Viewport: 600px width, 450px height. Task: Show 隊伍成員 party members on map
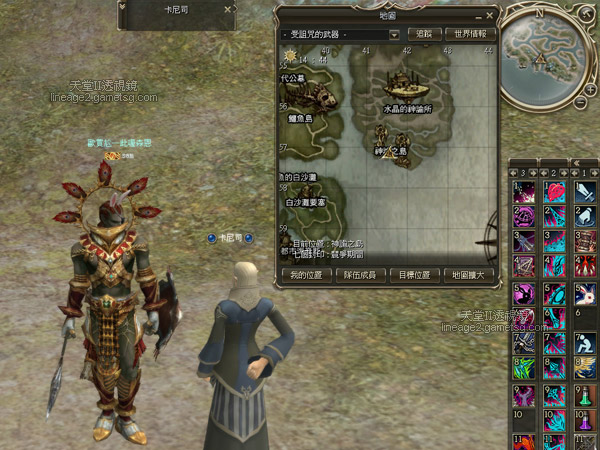click(x=360, y=274)
